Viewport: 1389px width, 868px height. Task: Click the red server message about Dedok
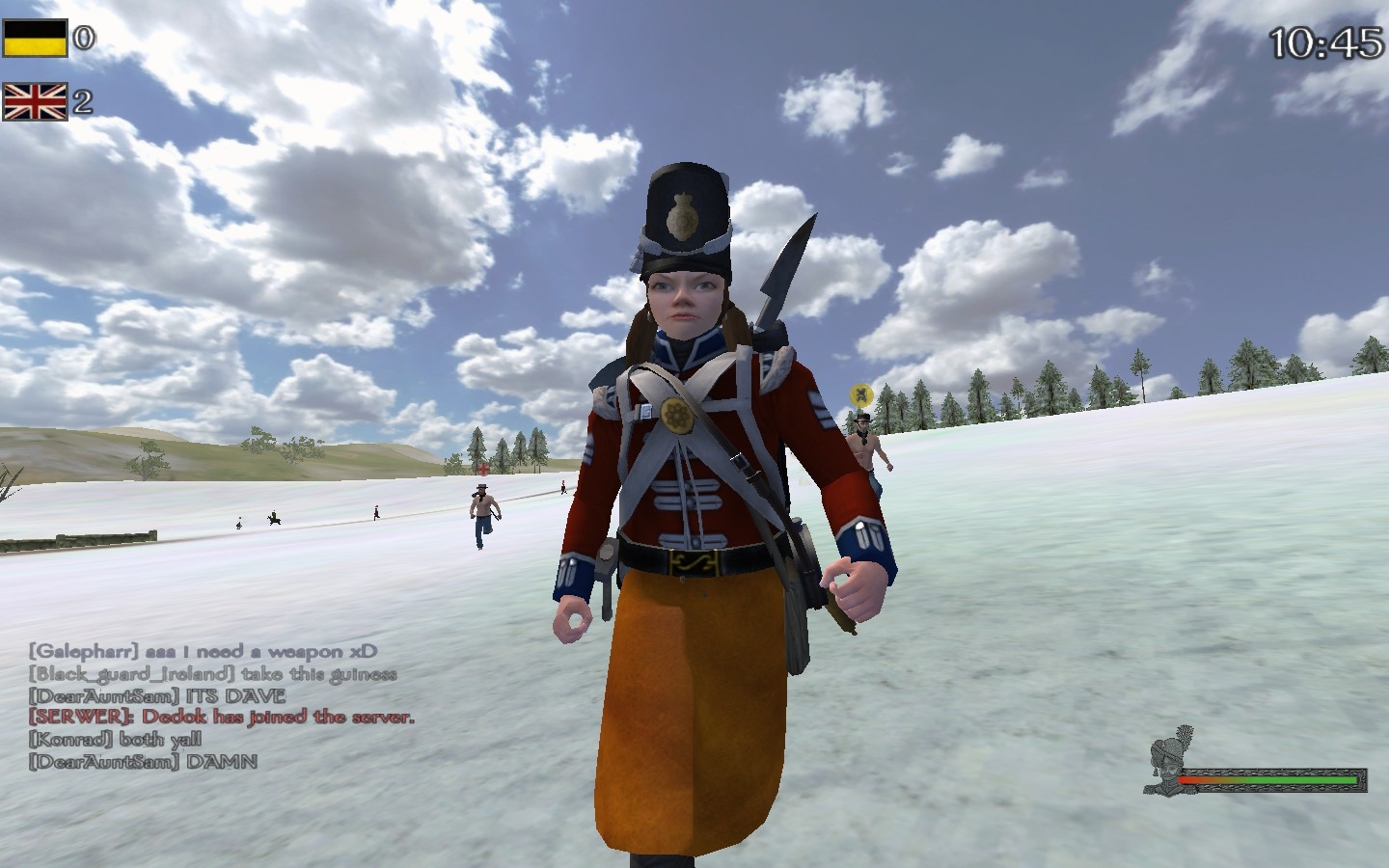[222, 718]
